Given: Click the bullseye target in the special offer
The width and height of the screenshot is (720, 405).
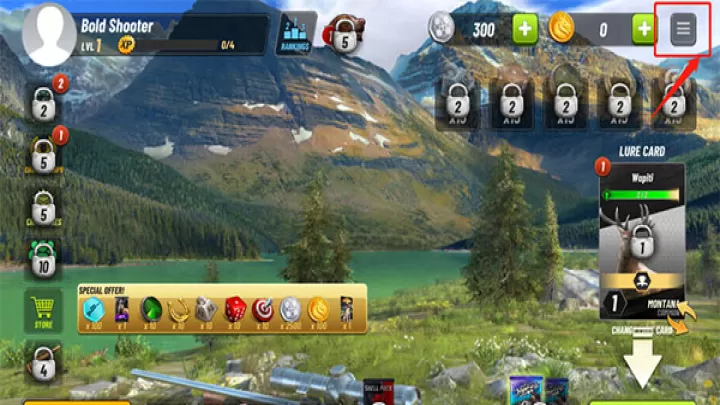Looking at the screenshot, I should (262, 309).
